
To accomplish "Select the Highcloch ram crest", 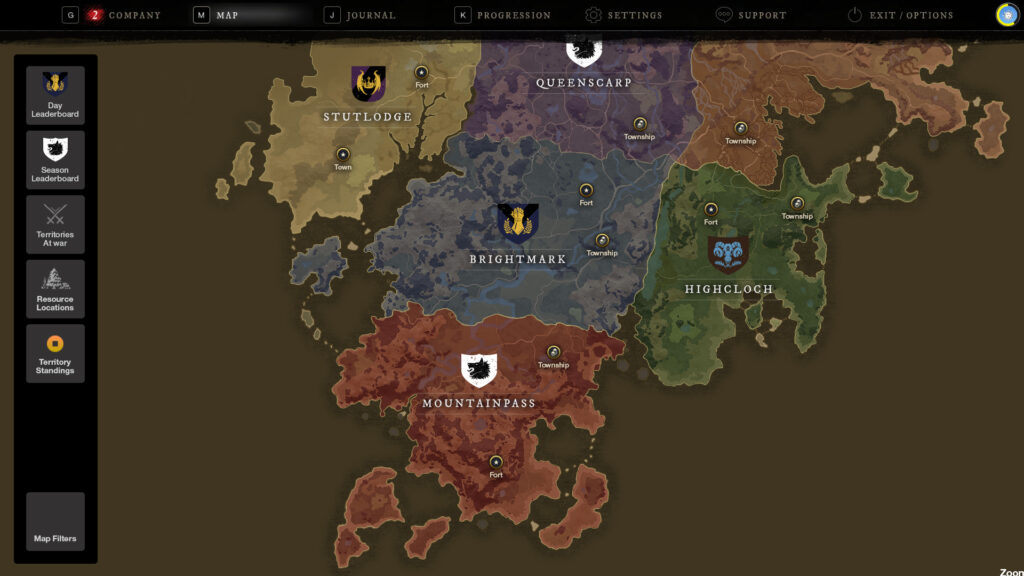I will pos(728,254).
